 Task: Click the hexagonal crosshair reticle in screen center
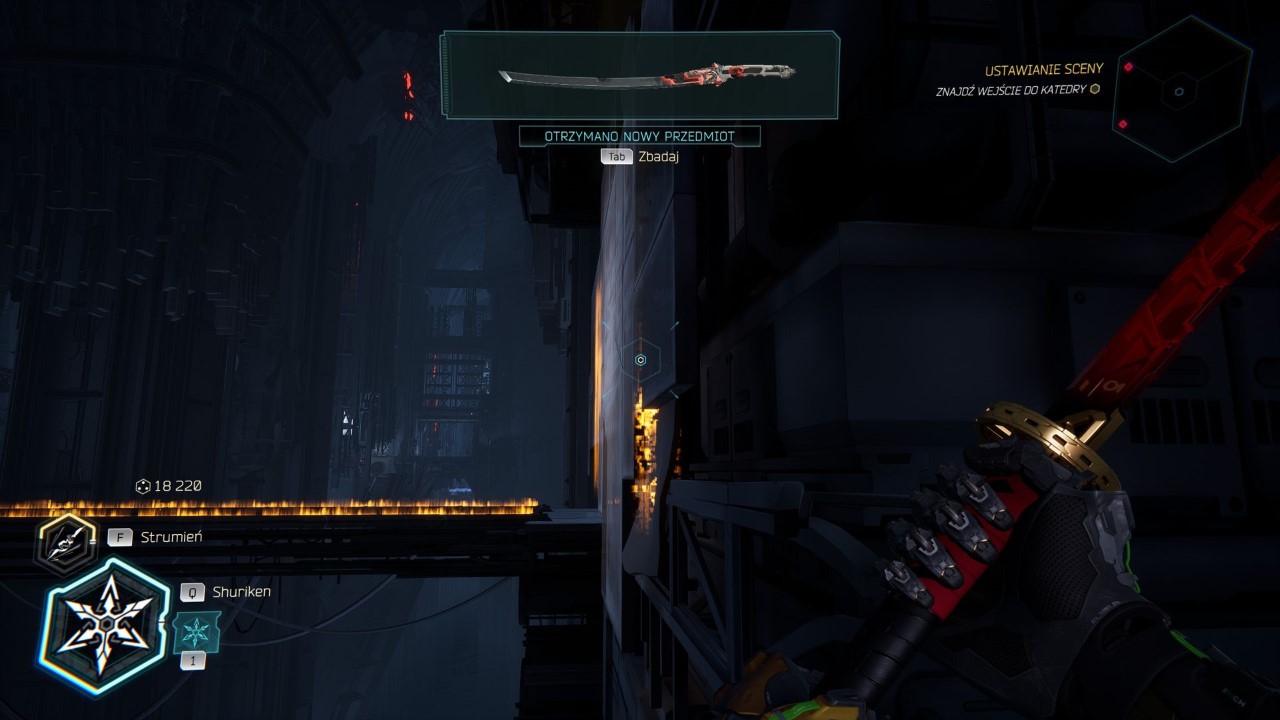tap(640, 358)
